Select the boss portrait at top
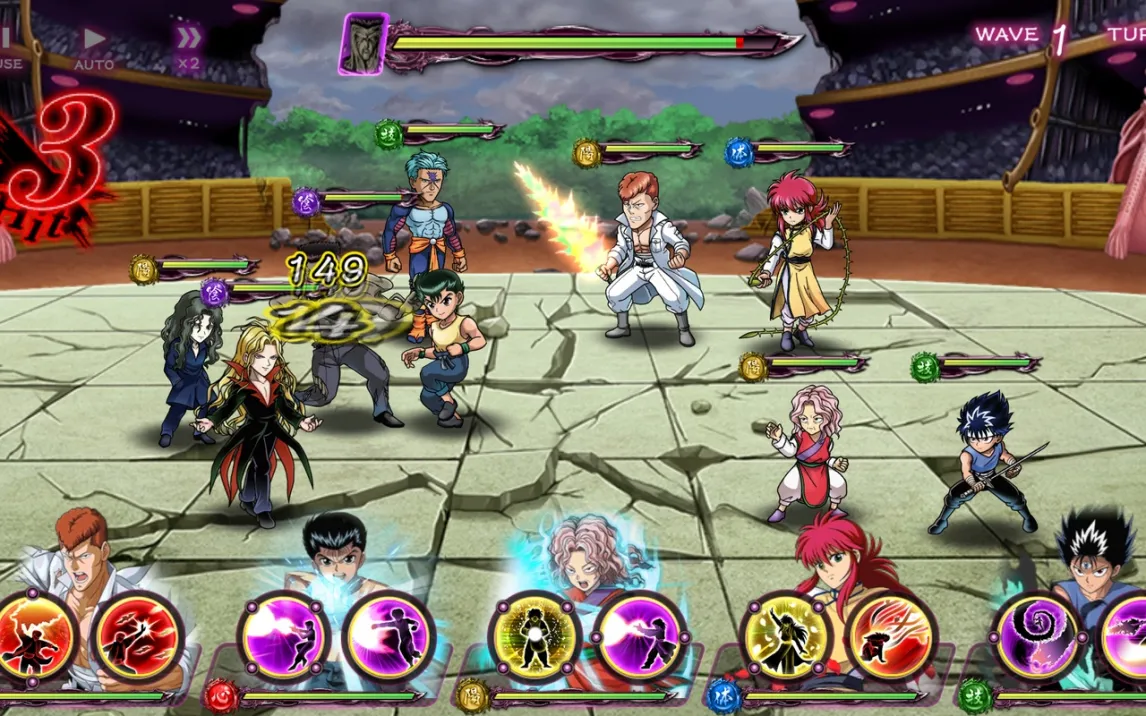The image size is (1146, 716). pos(362,45)
